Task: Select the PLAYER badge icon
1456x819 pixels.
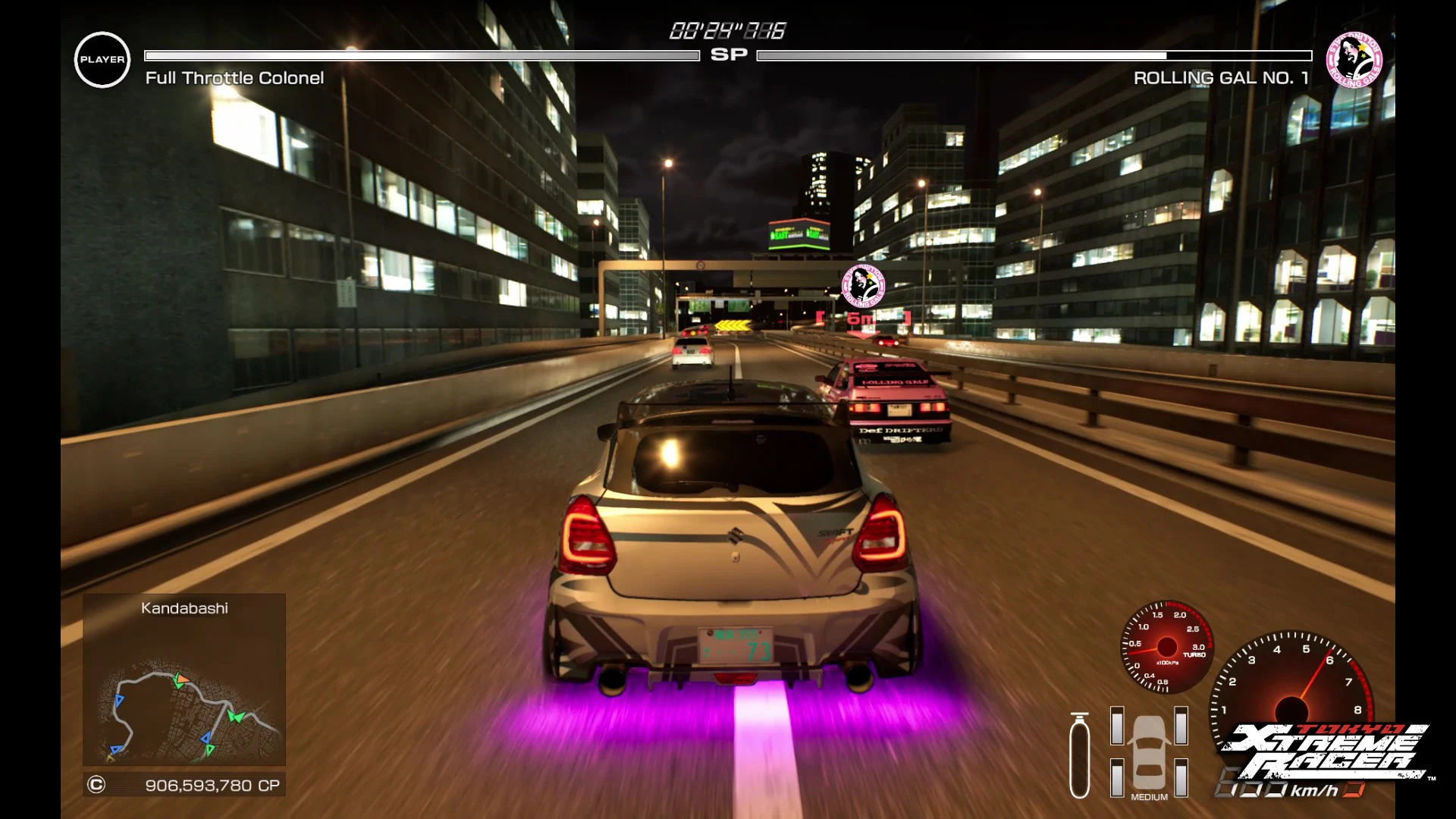Action: click(x=102, y=60)
